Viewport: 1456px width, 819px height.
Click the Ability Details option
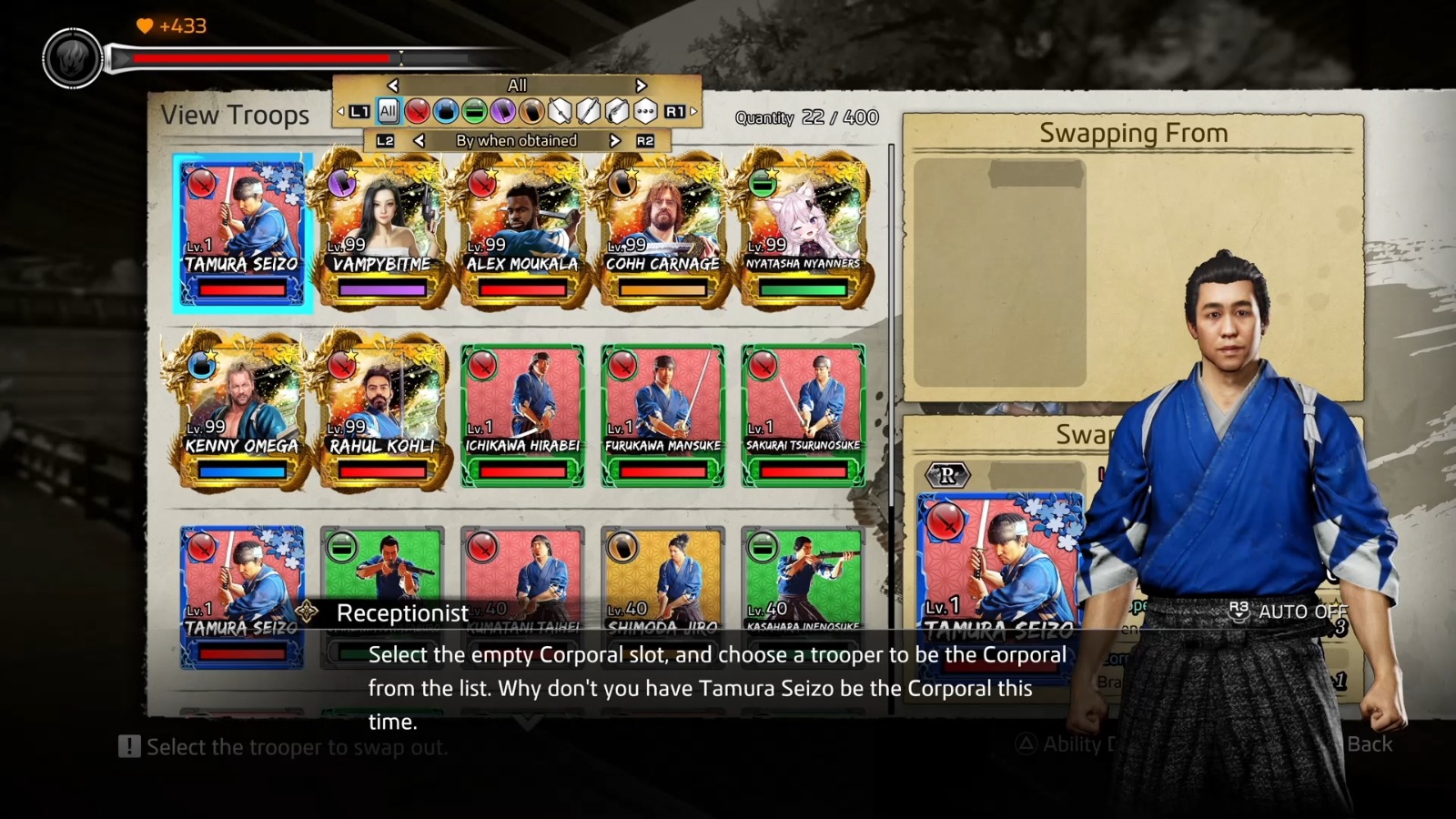(1074, 744)
